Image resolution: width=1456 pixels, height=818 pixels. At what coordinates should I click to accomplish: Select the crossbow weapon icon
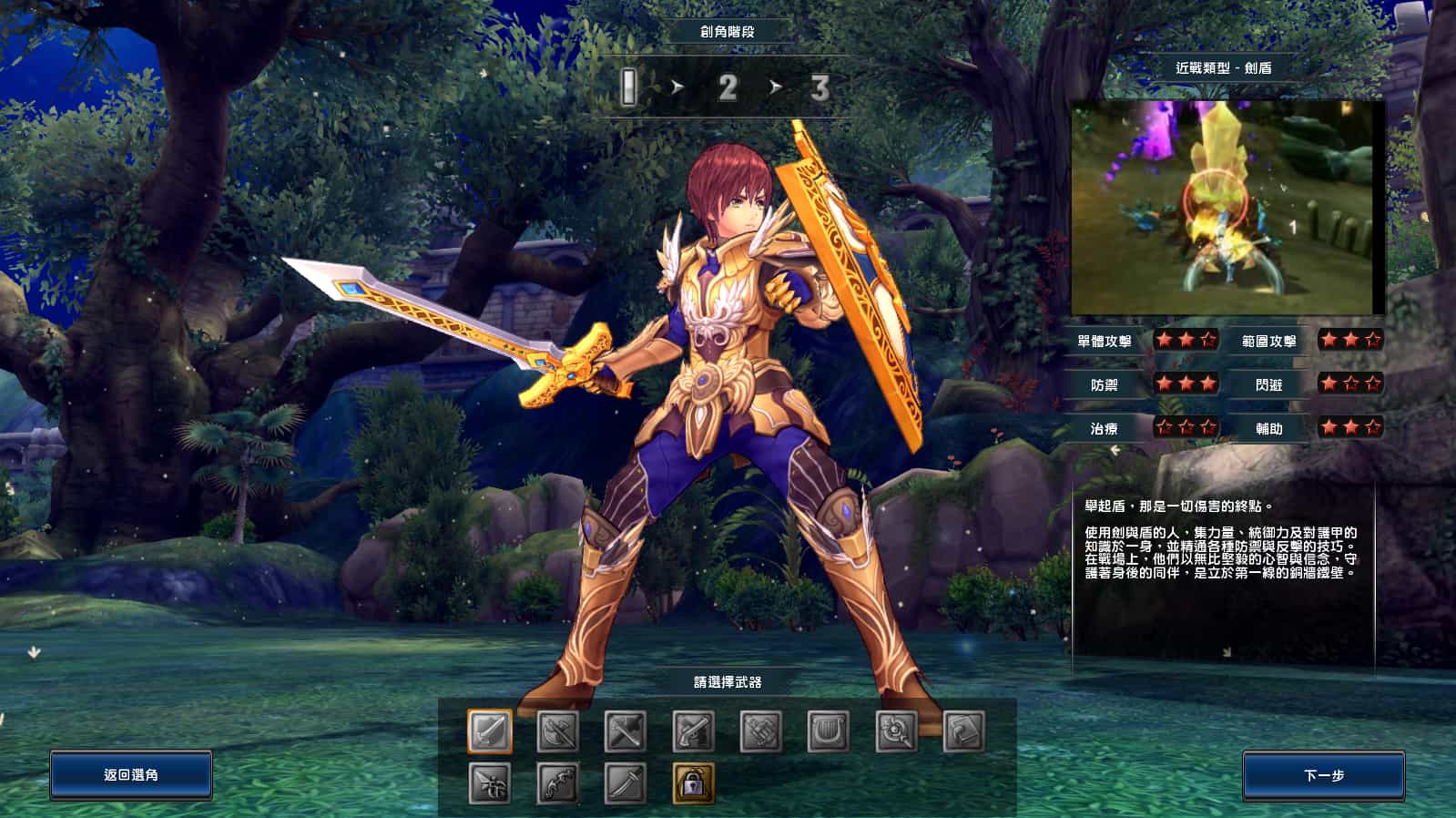490,782
